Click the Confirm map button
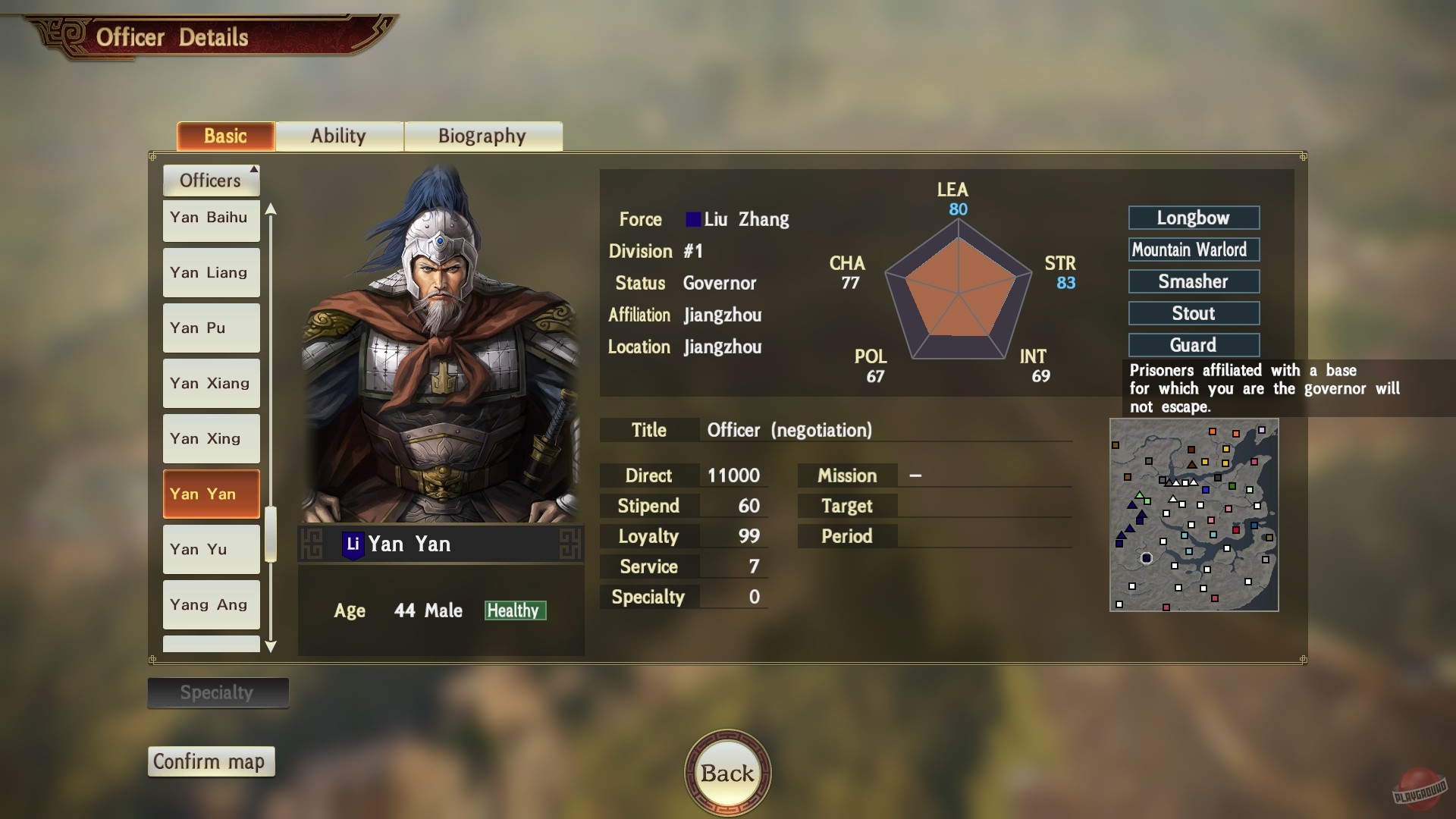Screen dimensions: 1456x819 tap(211, 761)
